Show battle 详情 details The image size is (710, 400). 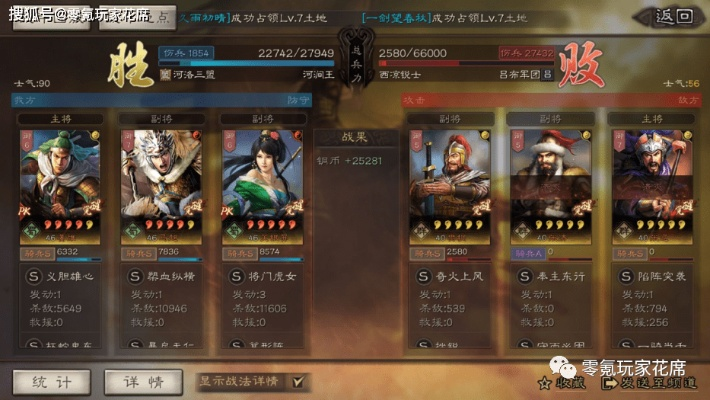point(143,382)
